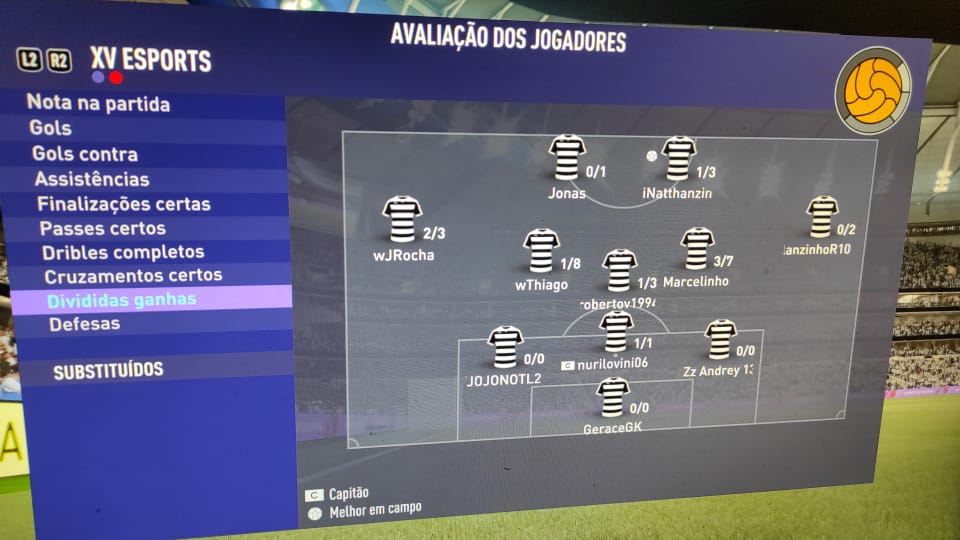
Task: Choose defender JOJONOTL2's shirt
Action: click(x=505, y=348)
